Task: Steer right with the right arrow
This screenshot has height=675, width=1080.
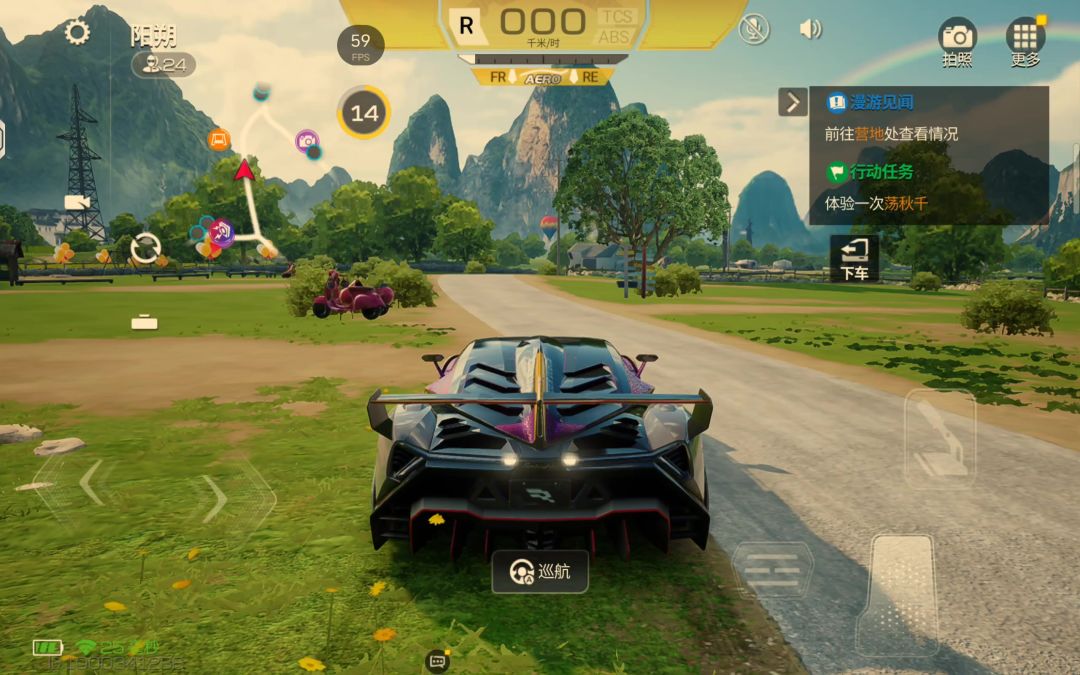Action: click(x=216, y=498)
